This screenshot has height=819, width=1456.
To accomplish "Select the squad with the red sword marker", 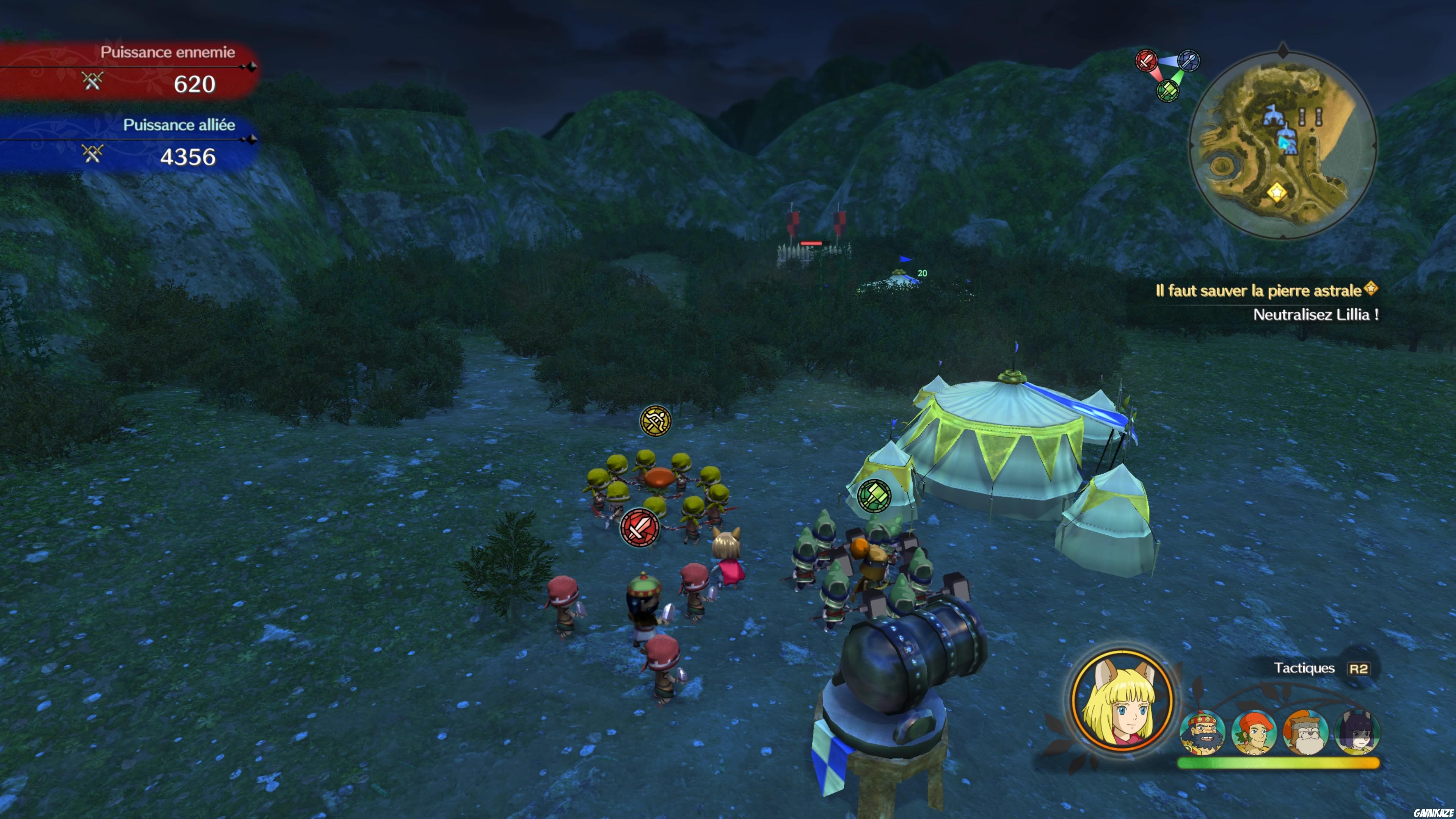I will [639, 527].
